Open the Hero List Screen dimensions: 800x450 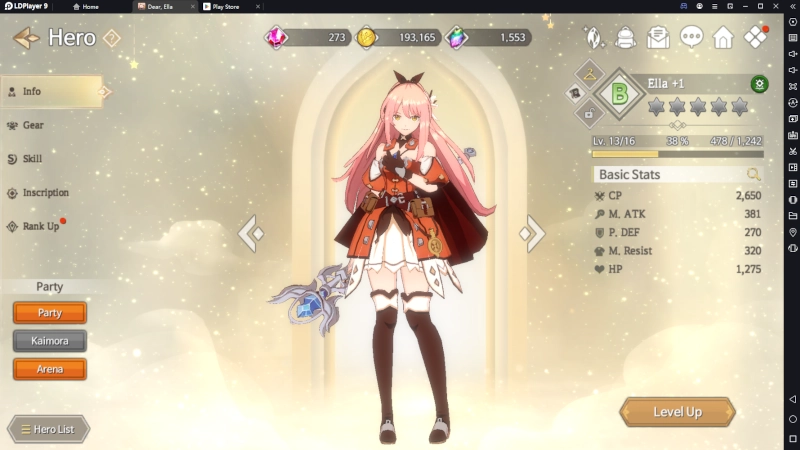tap(48, 429)
